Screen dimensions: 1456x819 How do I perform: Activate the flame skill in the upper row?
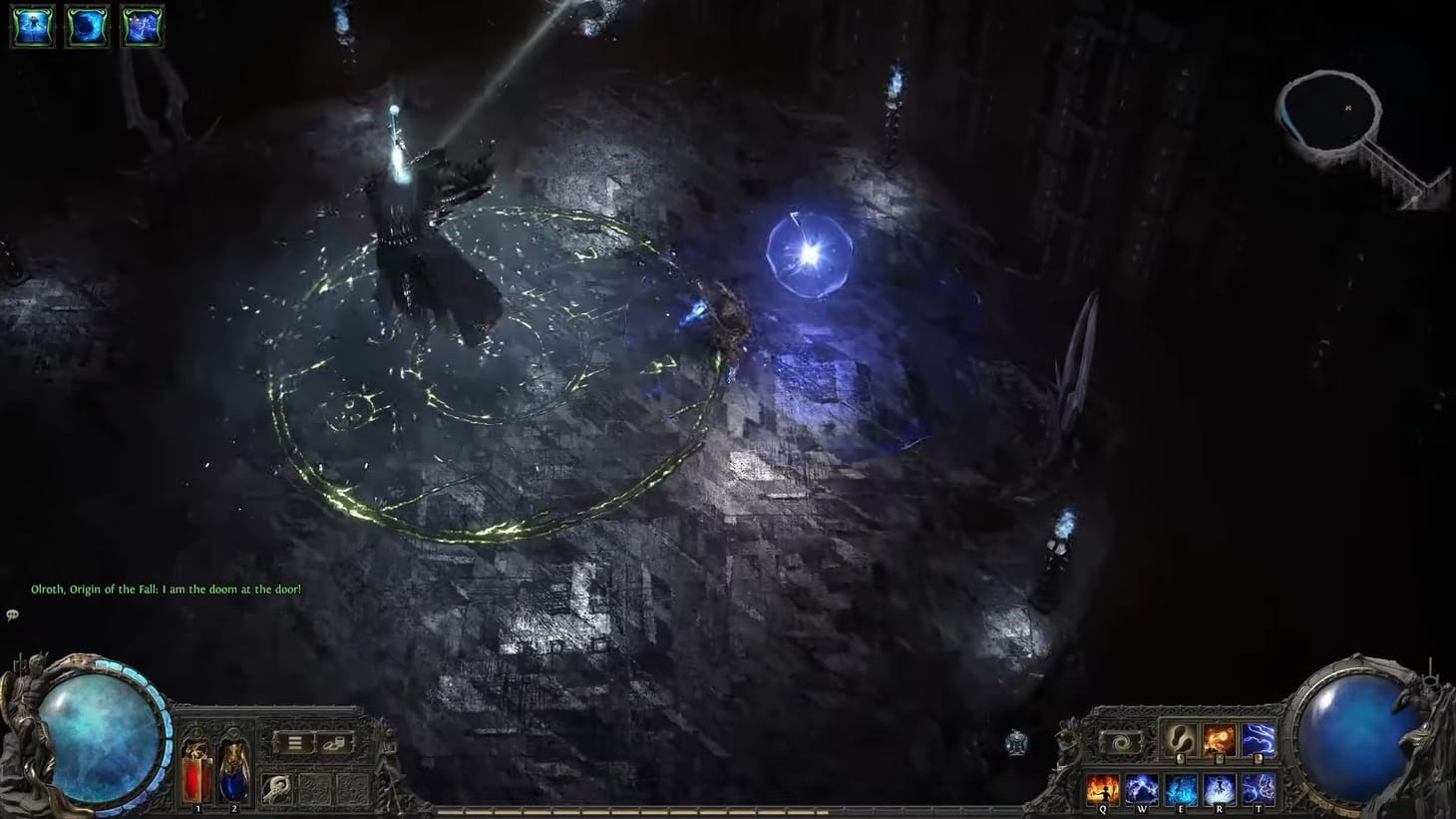click(x=1219, y=740)
